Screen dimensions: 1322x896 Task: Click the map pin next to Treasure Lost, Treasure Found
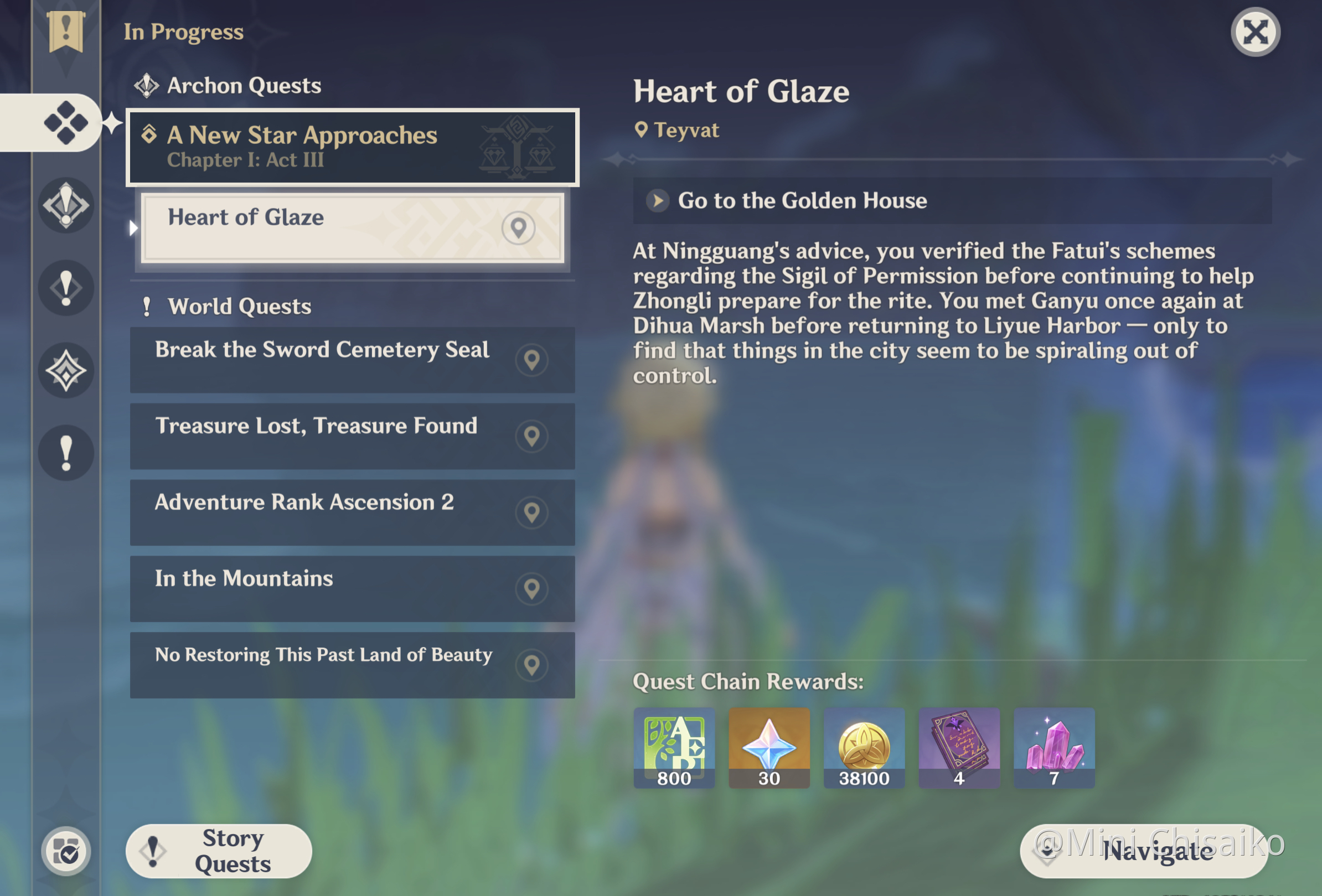pos(532,437)
